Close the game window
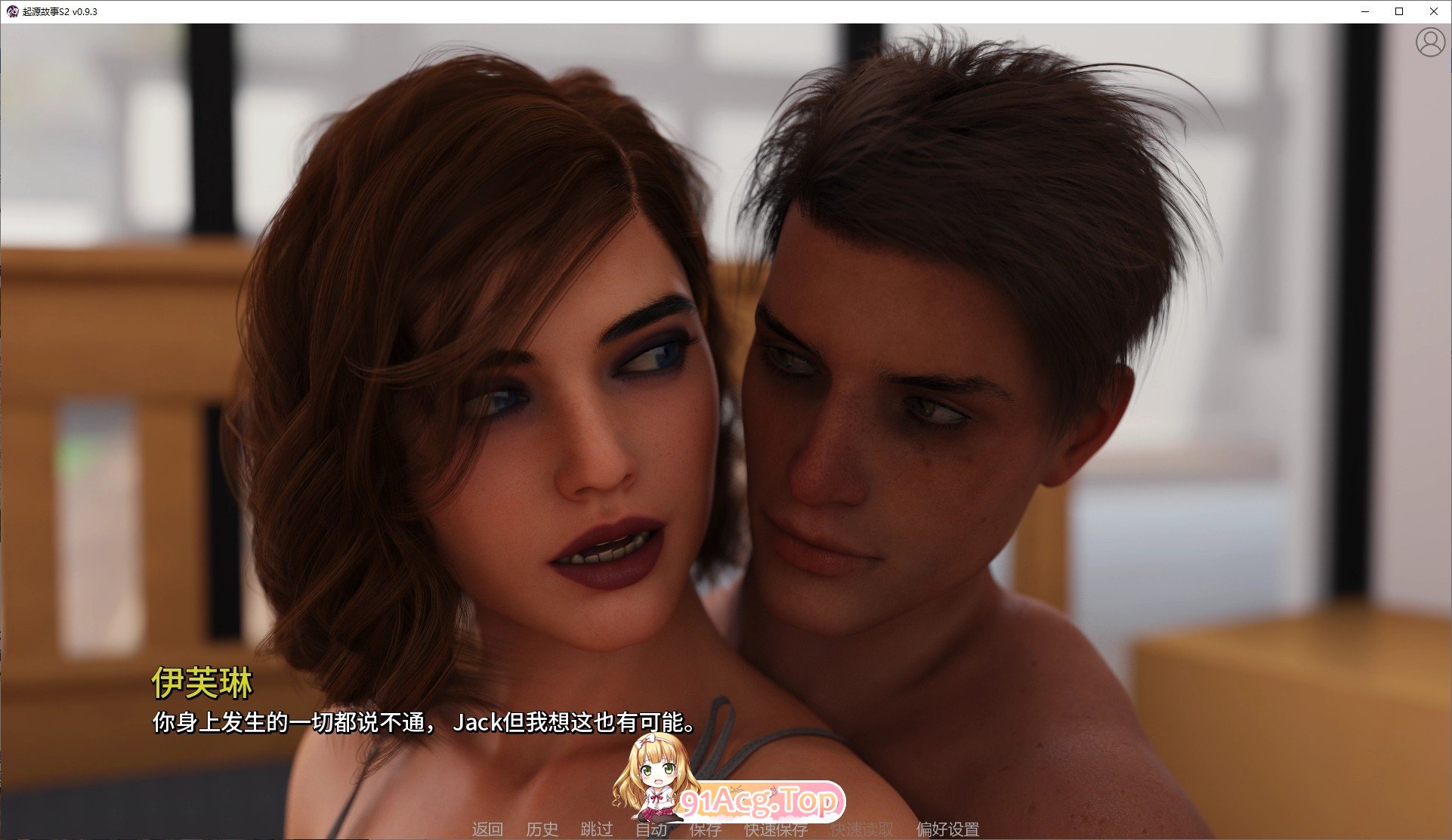This screenshot has height=840, width=1452. (x=1434, y=11)
